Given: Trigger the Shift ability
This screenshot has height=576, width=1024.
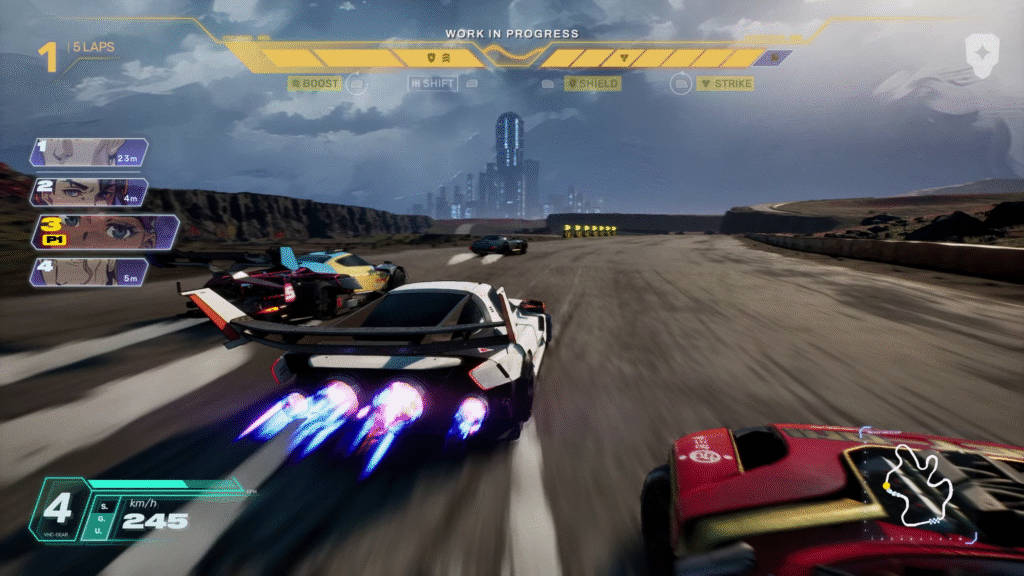Looking at the screenshot, I should pyautogui.click(x=432, y=83).
